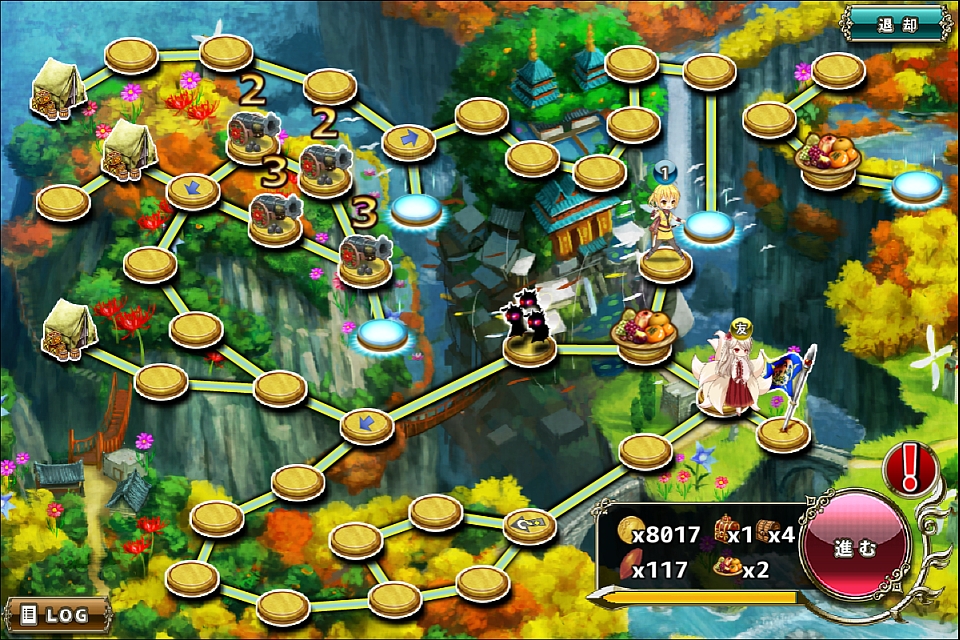Advance with the red 進む button
Image resolution: width=960 pixels, height=640 pixels.
pyautogui.click(x=856, y=548)
